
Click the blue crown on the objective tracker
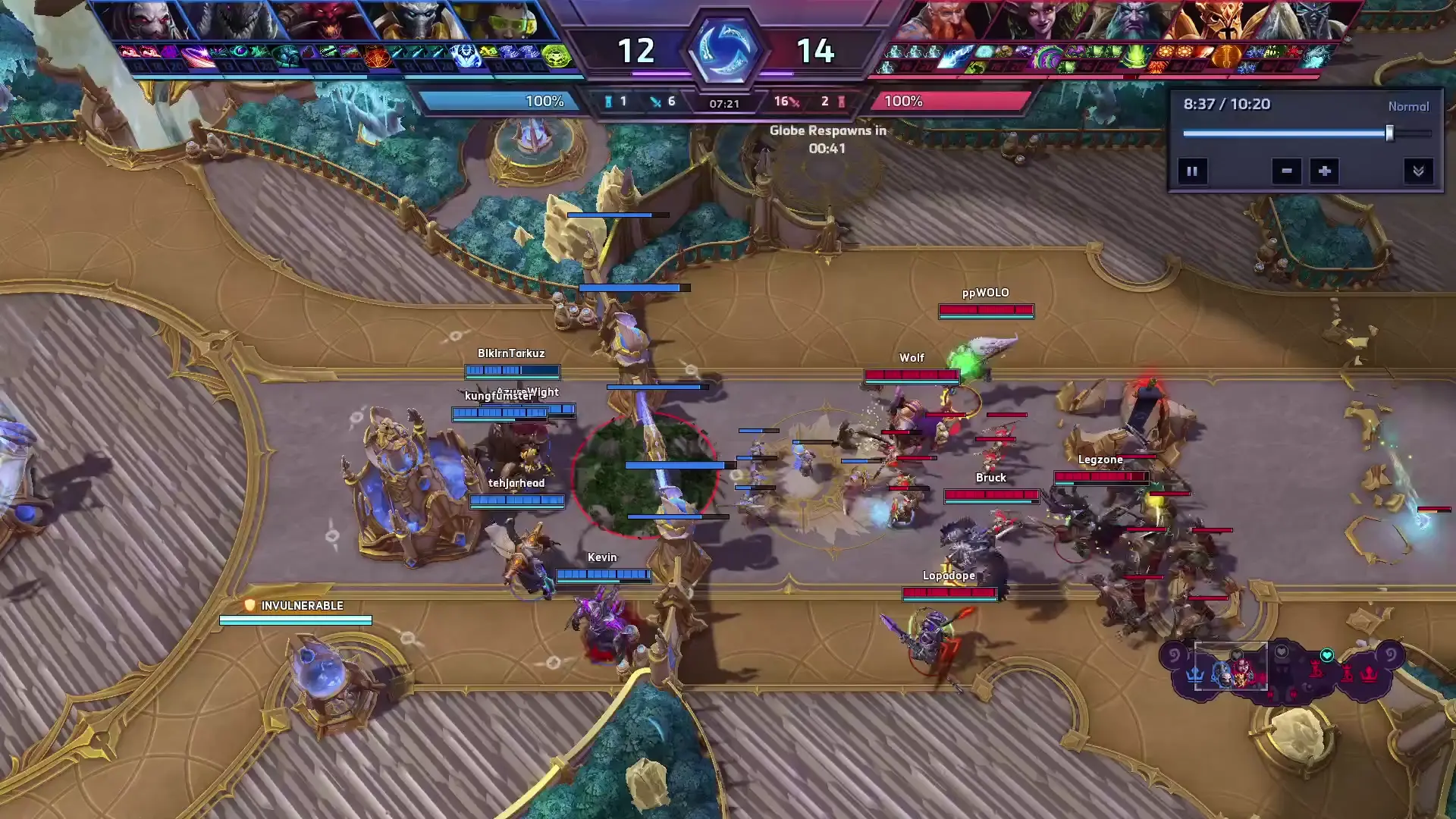[1195, 674]
